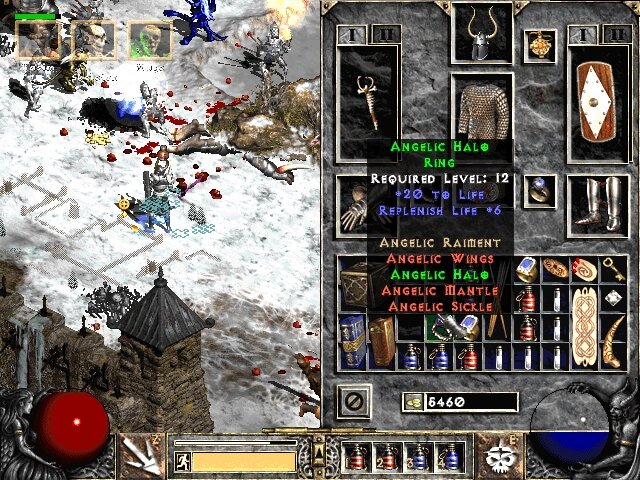Image resolution: width=640 pixels, height=480 pixels.
Task: Close the inventory with the cancel button
Action: tap(356, 402)
